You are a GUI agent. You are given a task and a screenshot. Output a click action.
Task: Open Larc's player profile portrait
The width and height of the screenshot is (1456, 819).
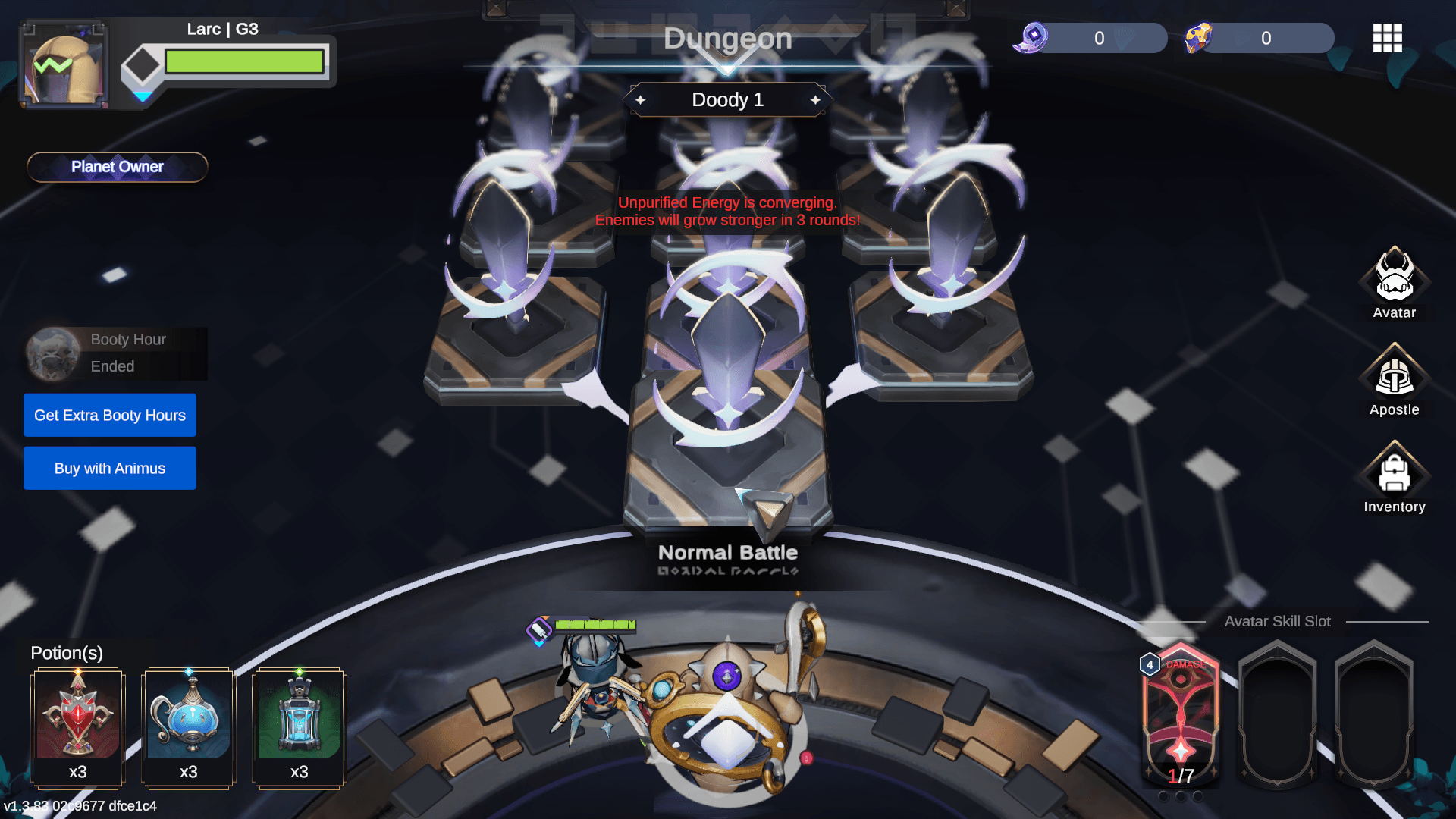tap(64, 64)
